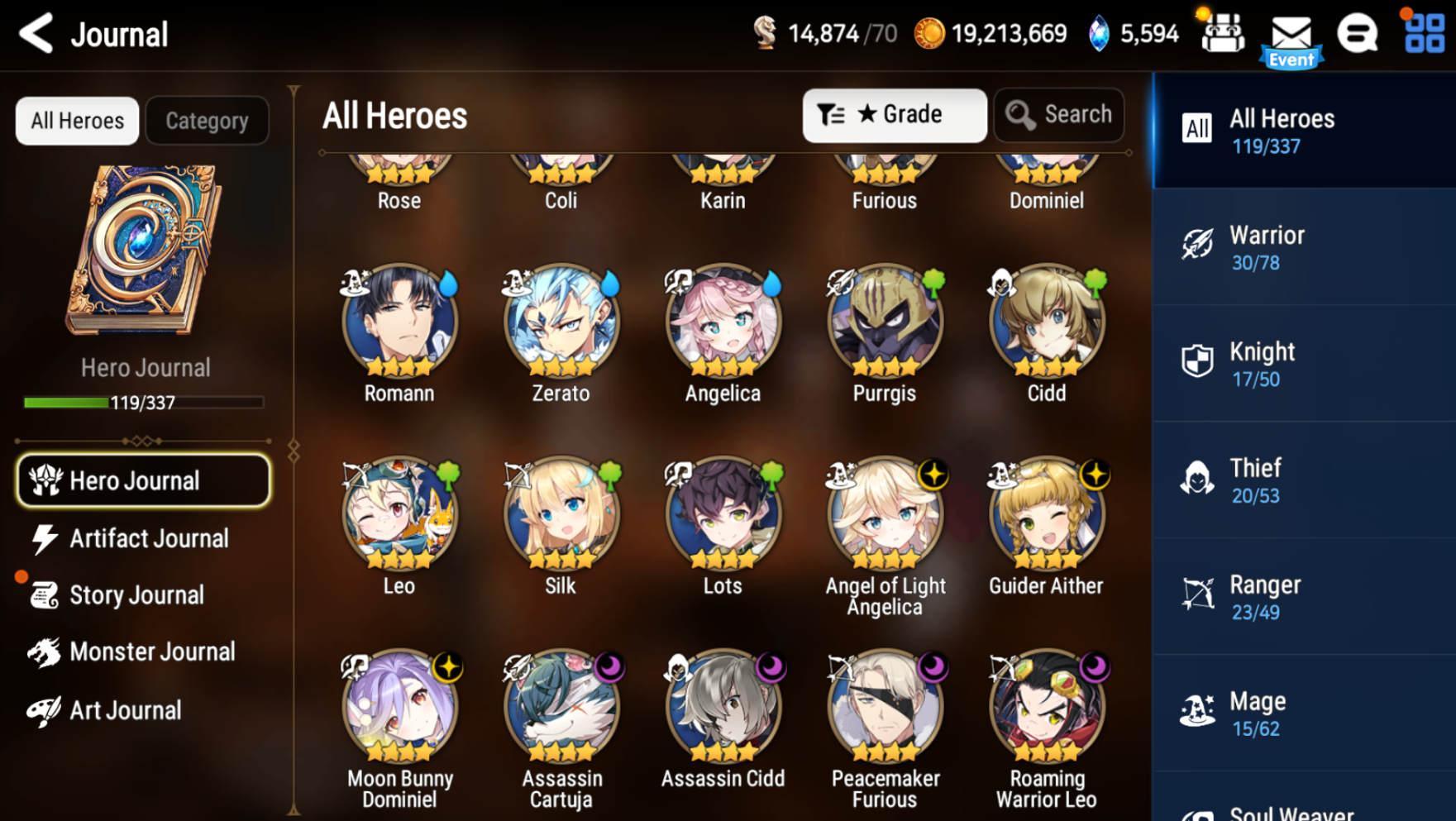This screenshot has height=821, width=1456.
Task: Select Zerato's hero portrait
Action: pos(561,322)
